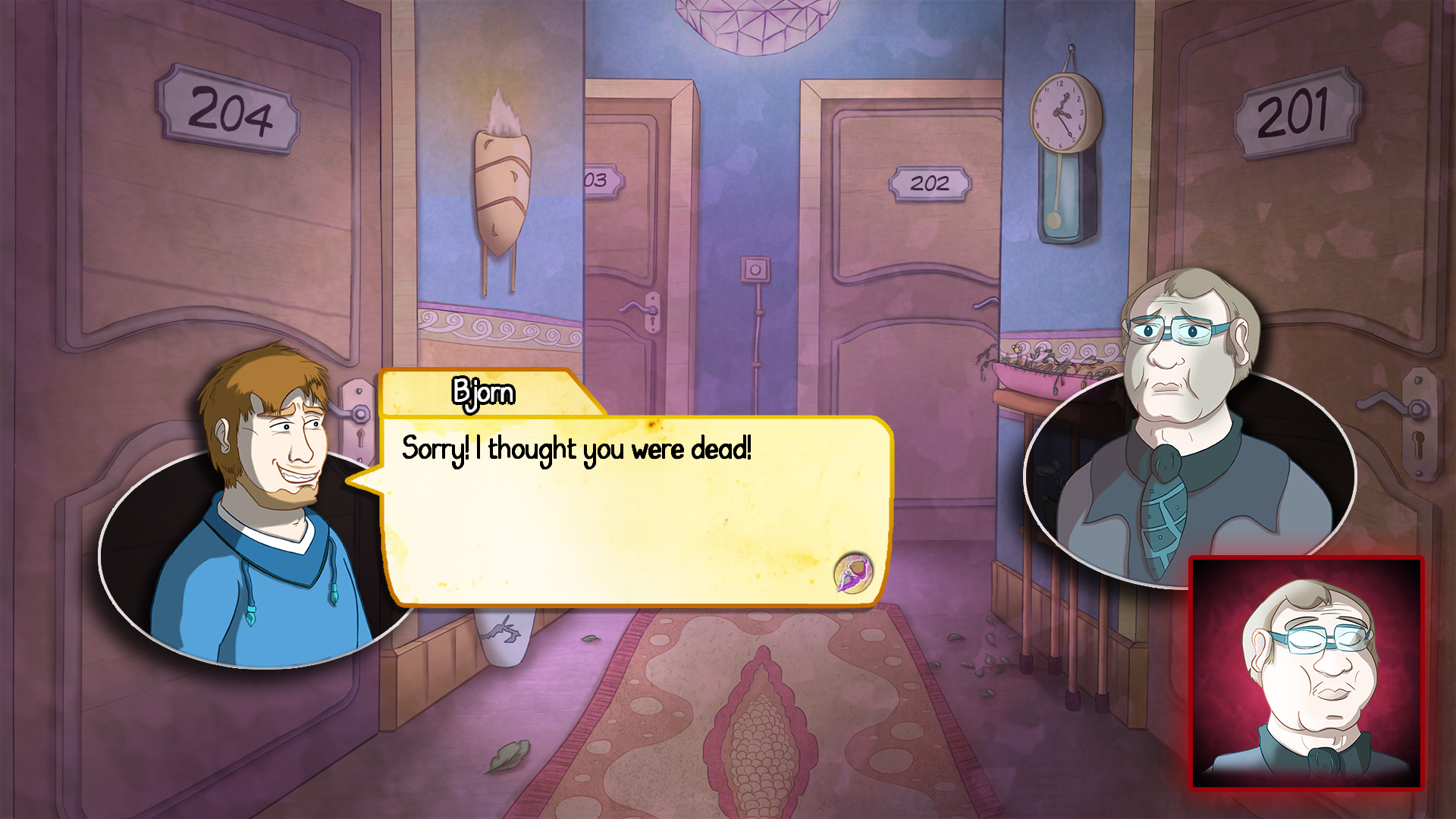Select the red-framed old man portrait
This screenshot has height=819, width=1456.
coord(1306,673)
